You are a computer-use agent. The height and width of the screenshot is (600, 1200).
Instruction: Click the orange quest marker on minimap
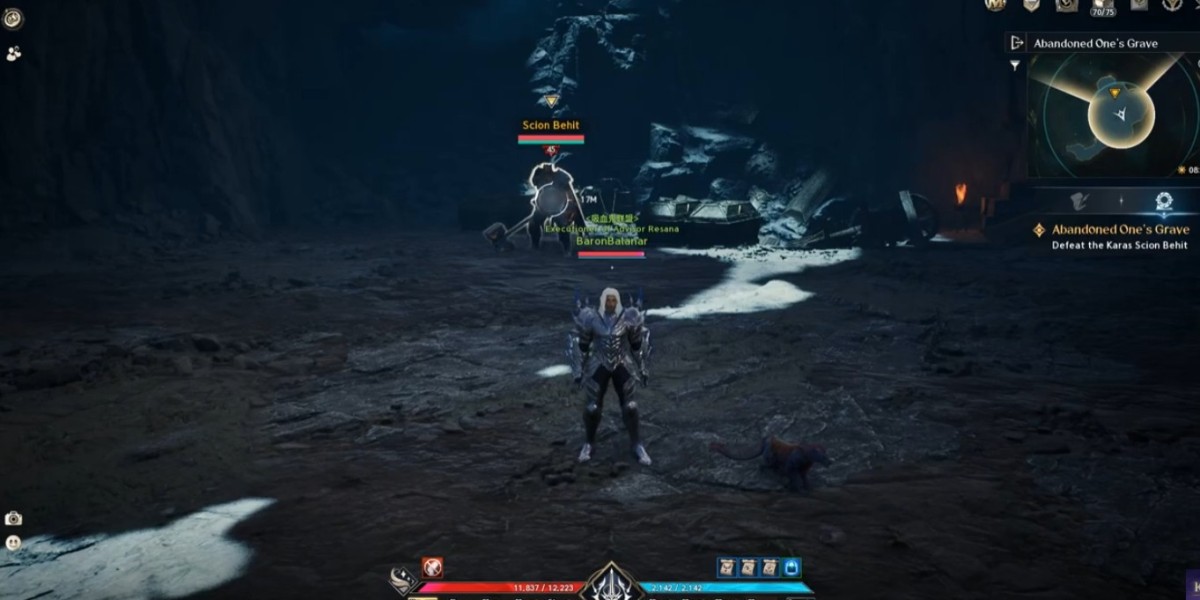[1115, 93]
